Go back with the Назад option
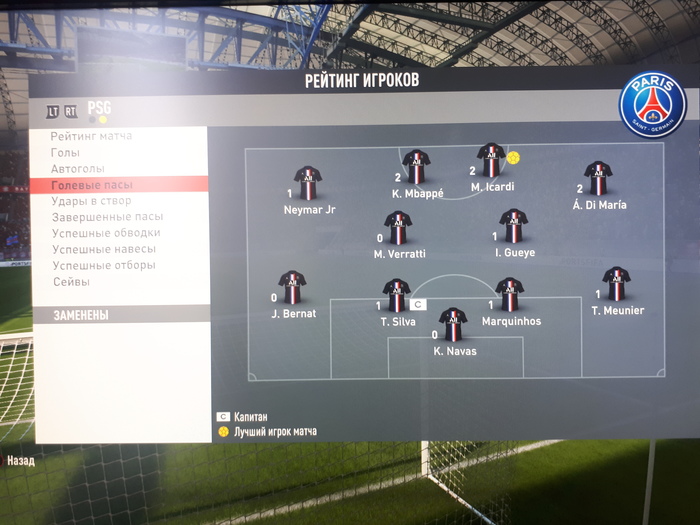Screen dimensions: 700x525 21,462
